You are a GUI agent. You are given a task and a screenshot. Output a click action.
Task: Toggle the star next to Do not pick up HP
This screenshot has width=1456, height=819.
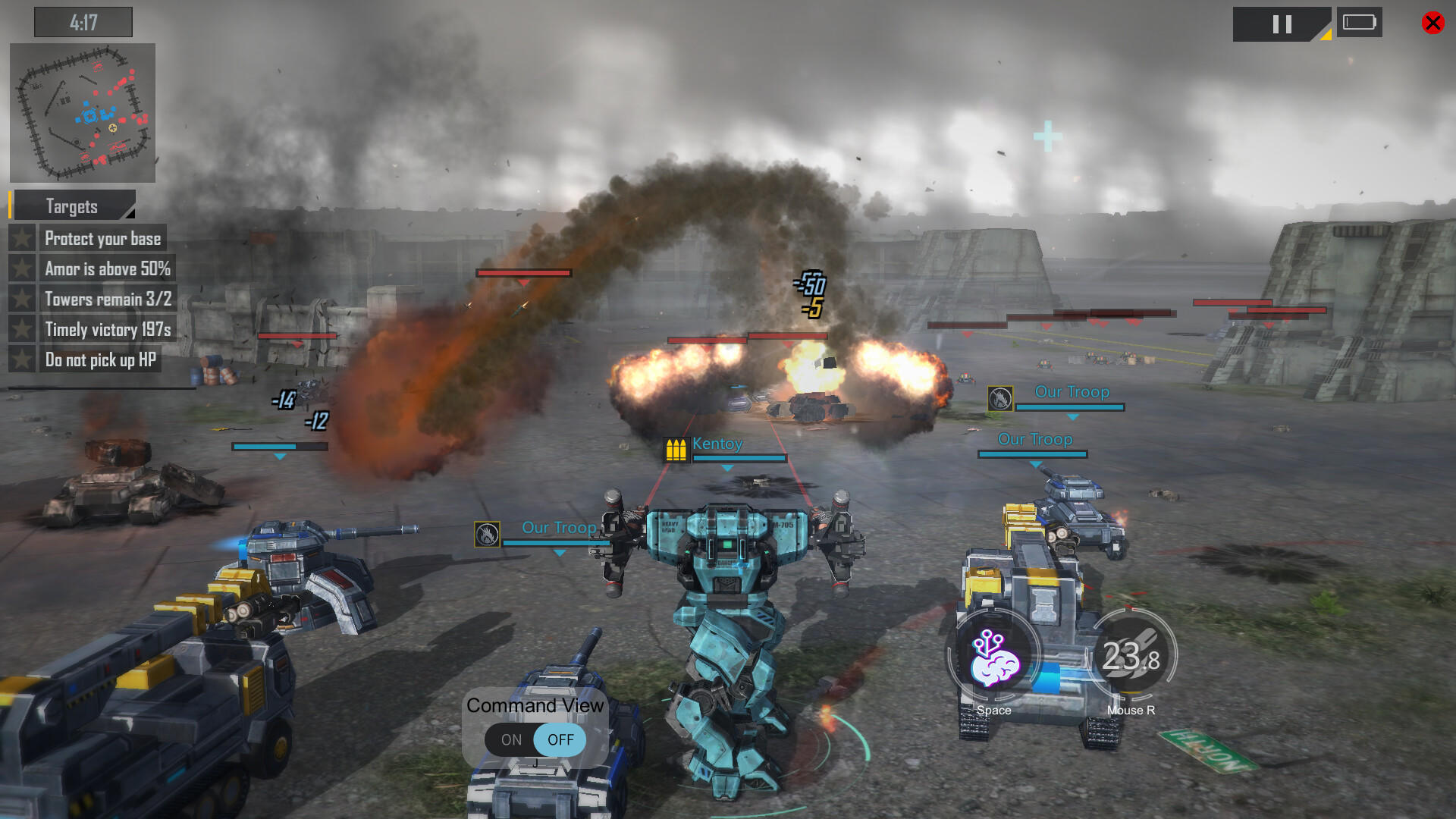point(23,359)
